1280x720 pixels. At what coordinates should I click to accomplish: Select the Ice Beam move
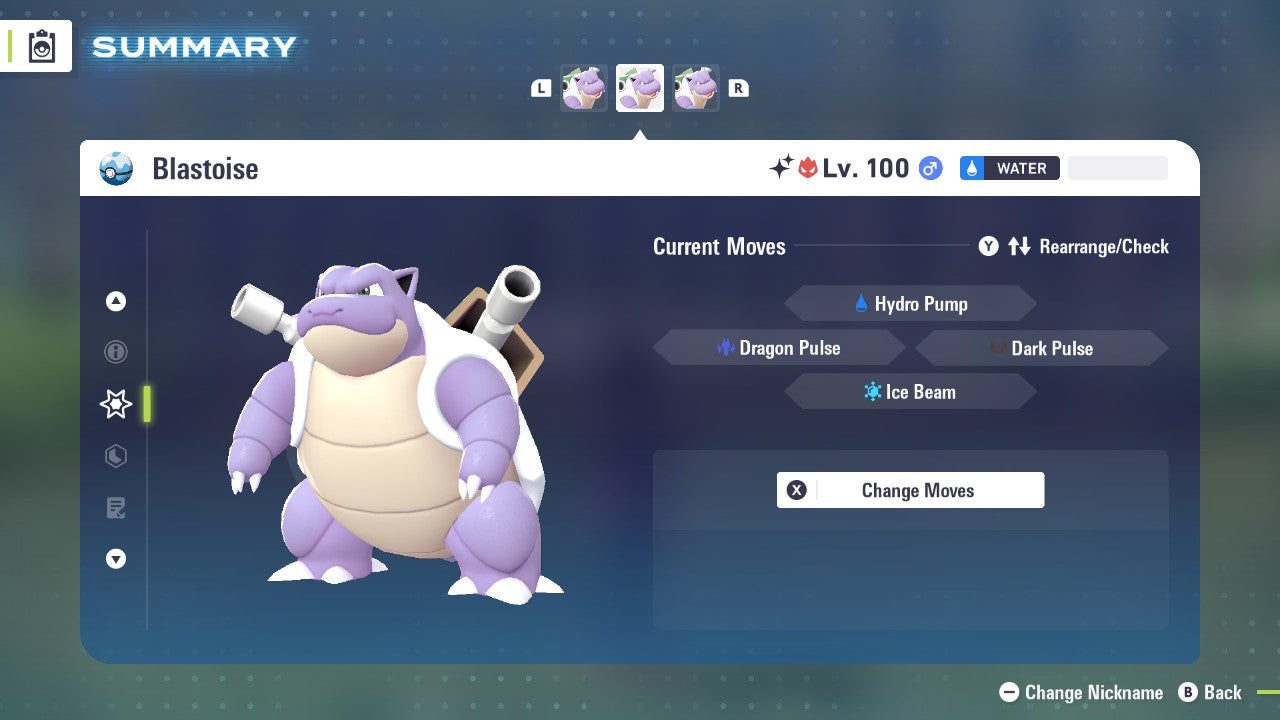909,391
